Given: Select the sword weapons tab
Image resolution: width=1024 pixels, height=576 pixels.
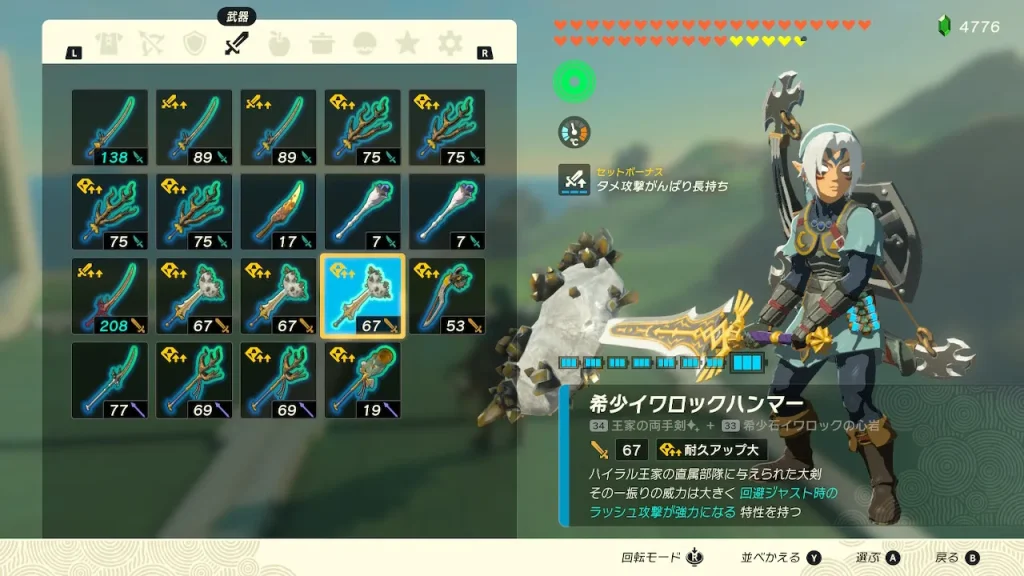Looking at the screenshot, I should [237, 43].
